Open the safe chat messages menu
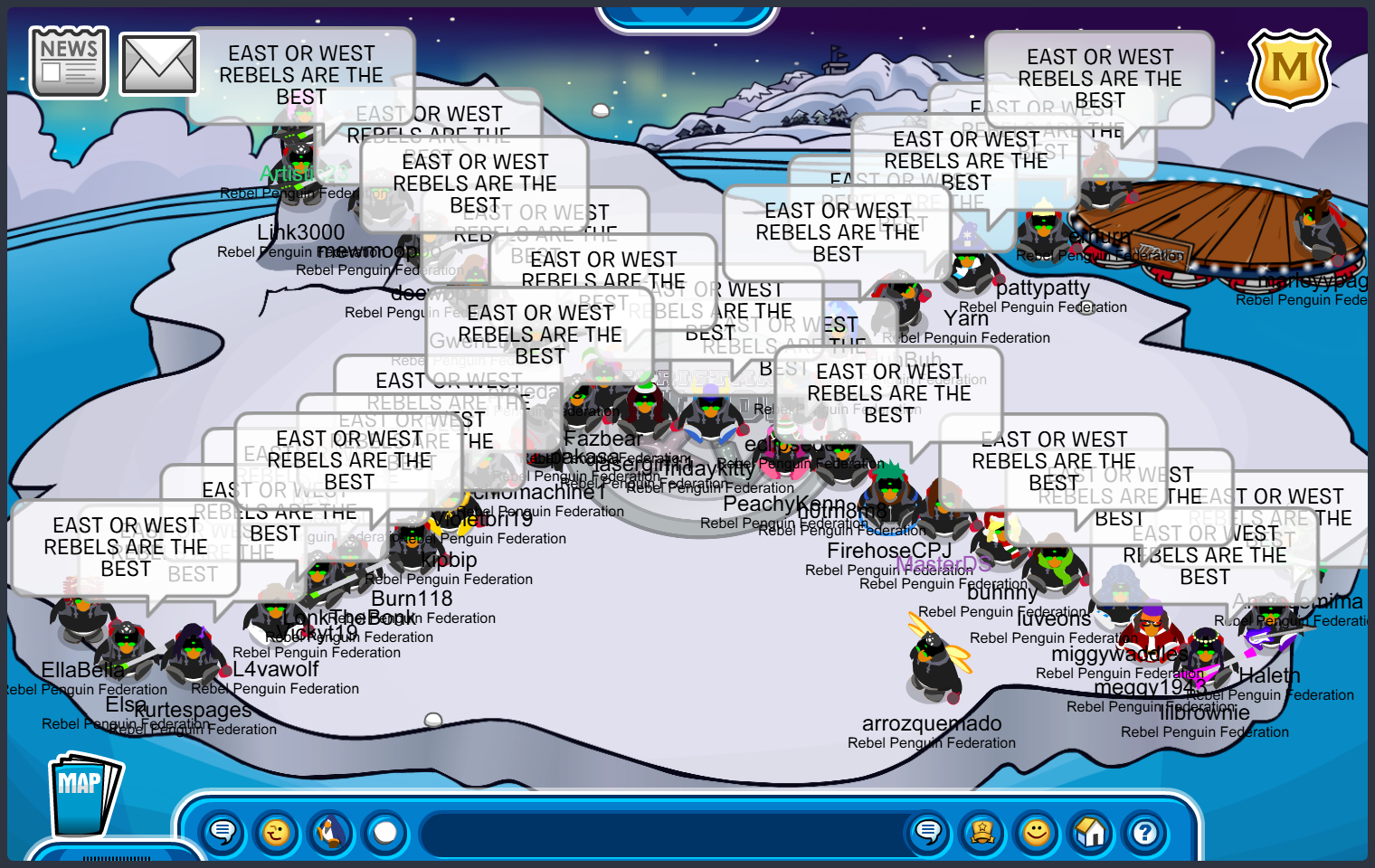Viewport: 1375px width, 868px height. pyautogui.click(x=223, y=831)
